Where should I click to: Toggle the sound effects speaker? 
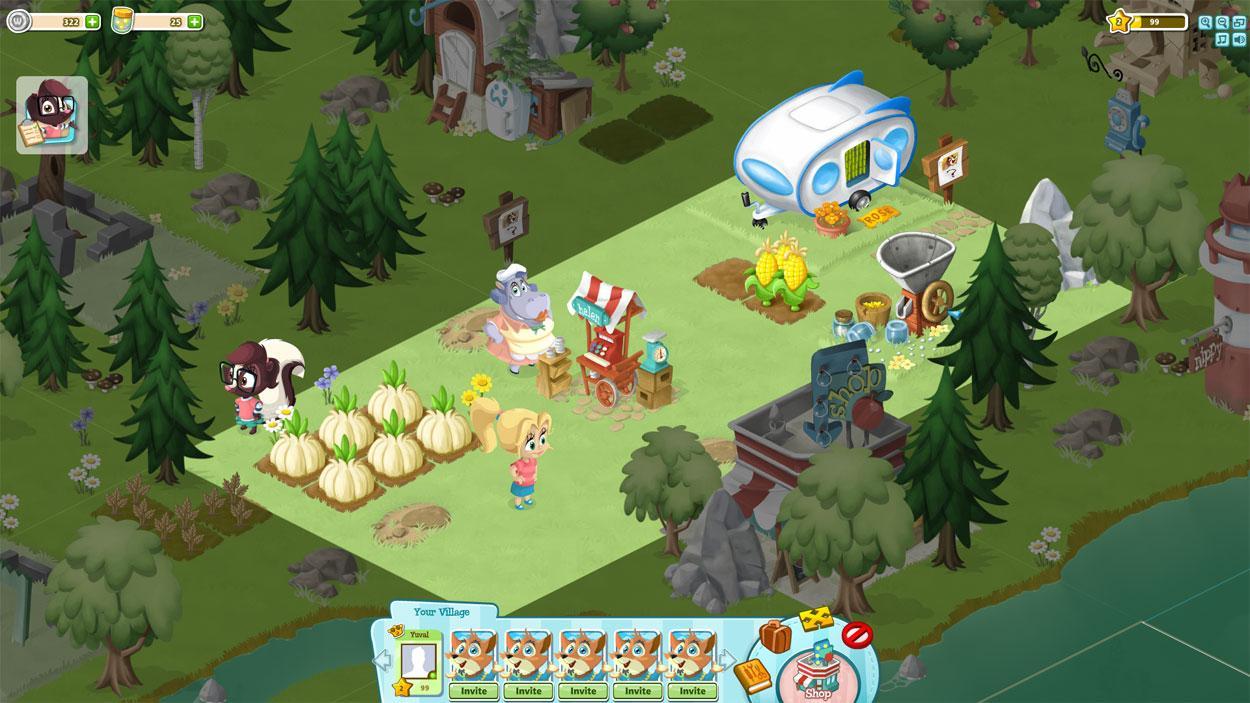1237,39
